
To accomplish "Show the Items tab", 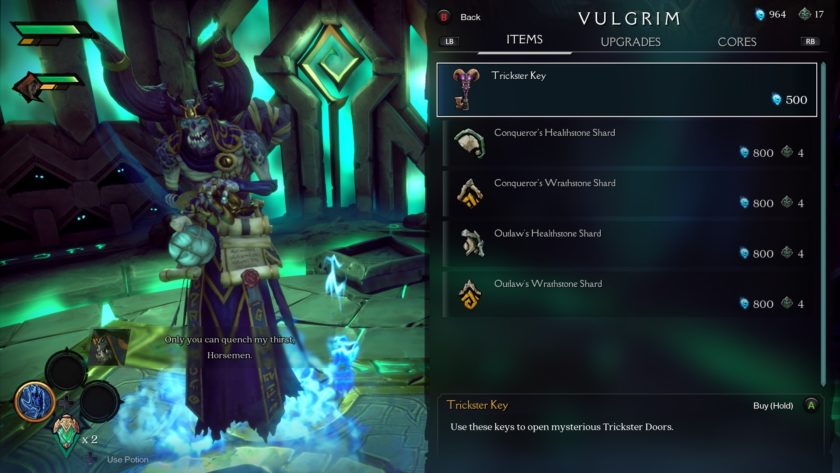I will pyautogui.click(x=524, y=40).
